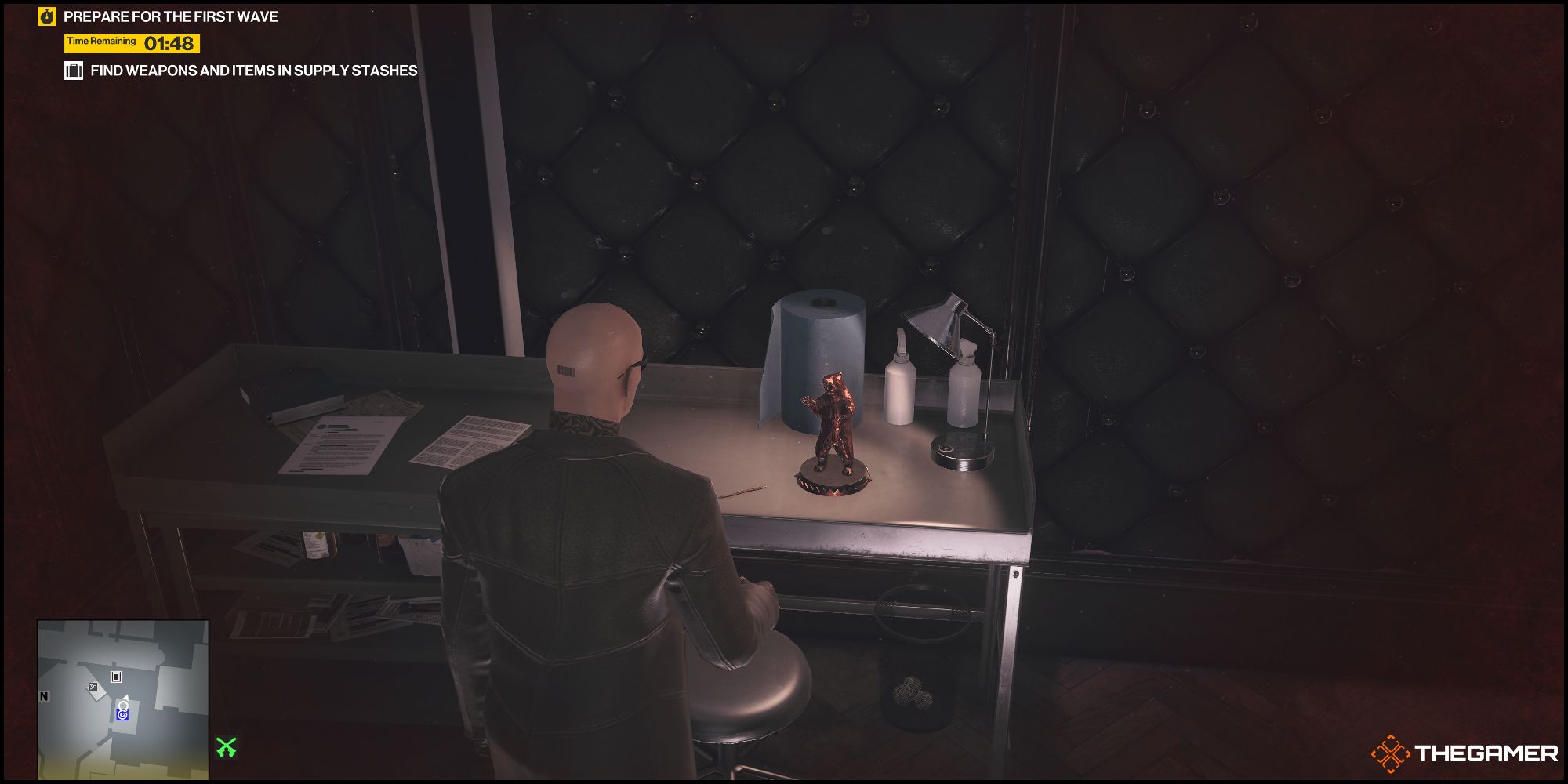Select FIND WEAPONS AND ITEMS IN SUPPLY STASHES text

tap(253, 71)
